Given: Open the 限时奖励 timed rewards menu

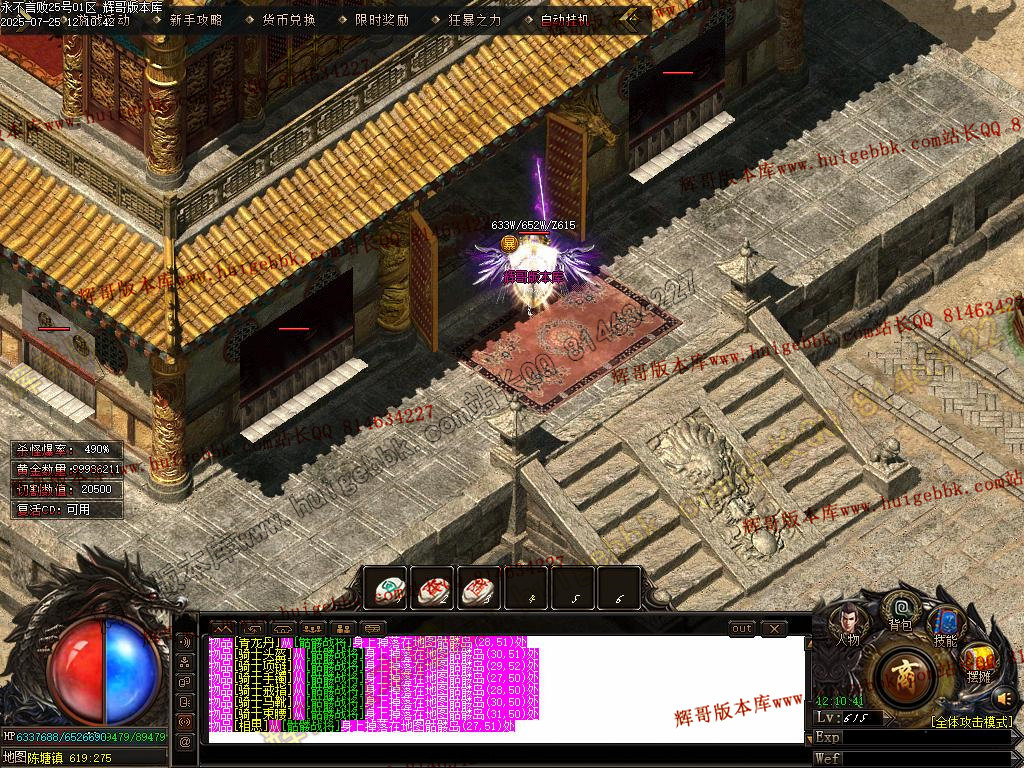Looking at the screenshot, I should [x=382, y=20].
